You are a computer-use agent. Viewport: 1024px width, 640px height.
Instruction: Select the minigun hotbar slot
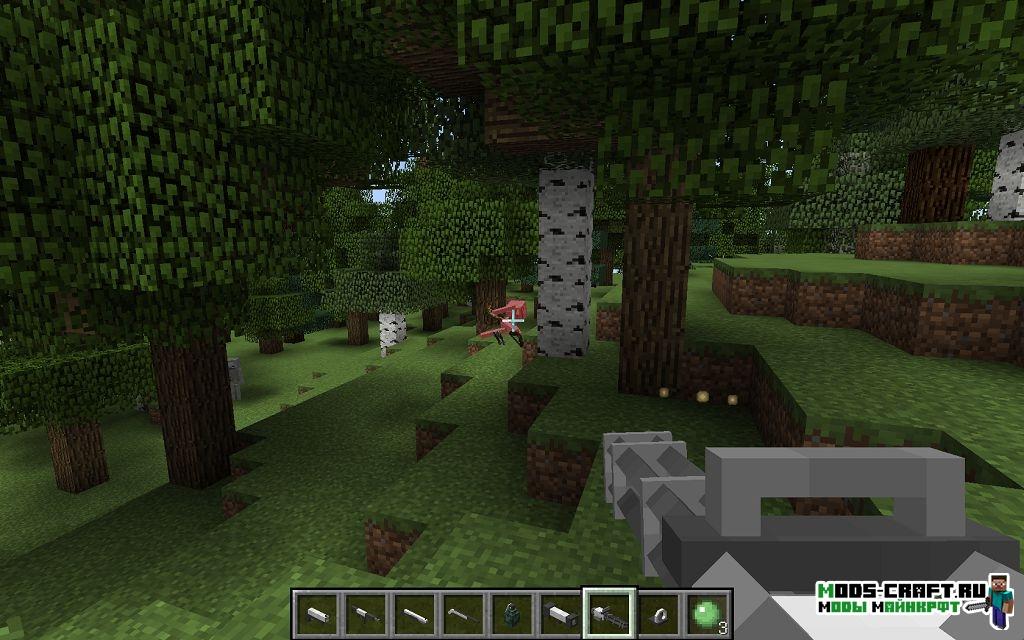click(609, 610)
